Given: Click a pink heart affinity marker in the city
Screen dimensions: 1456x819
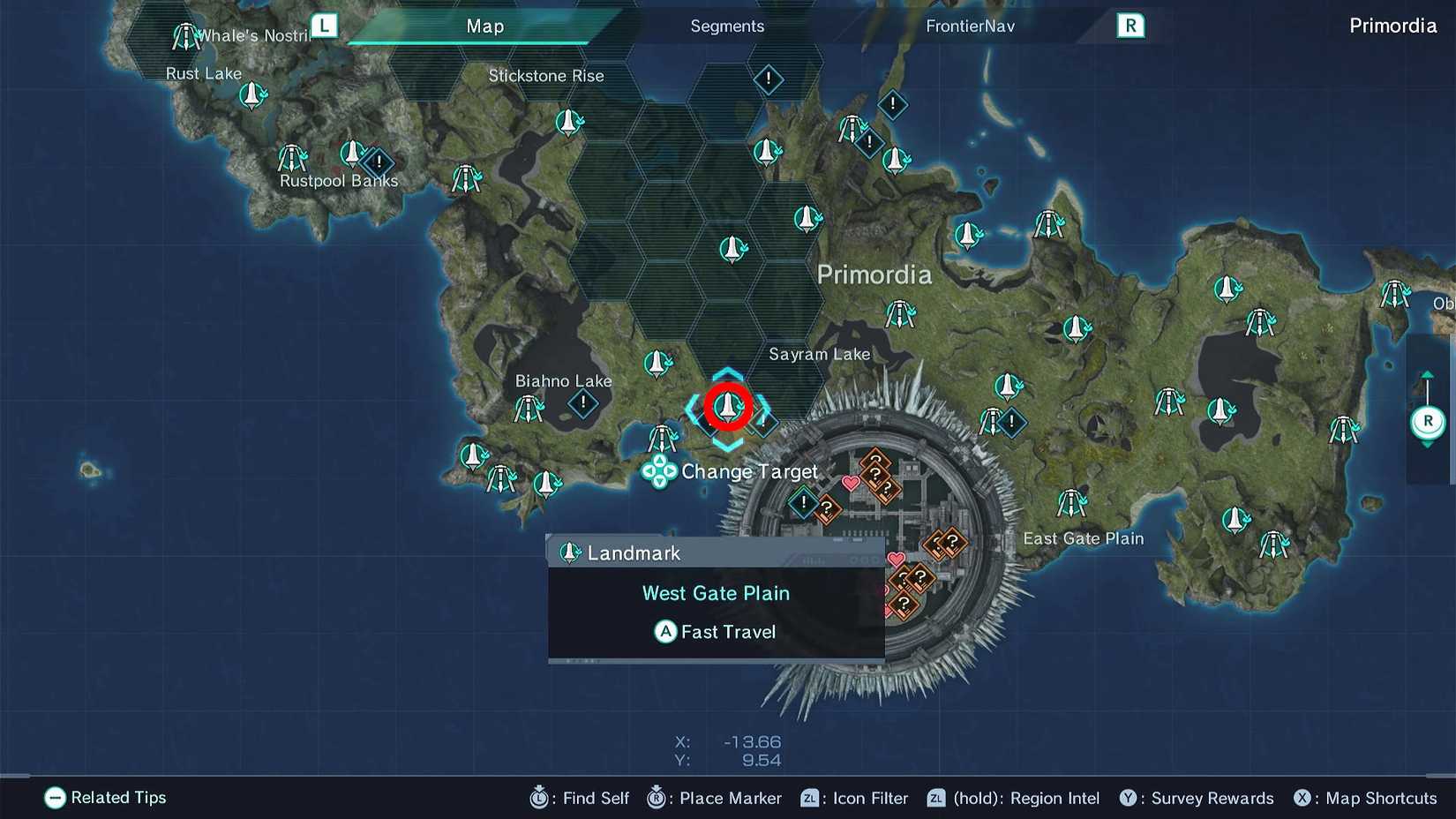Looking at the screenshot, I should (x=849, y=484).
